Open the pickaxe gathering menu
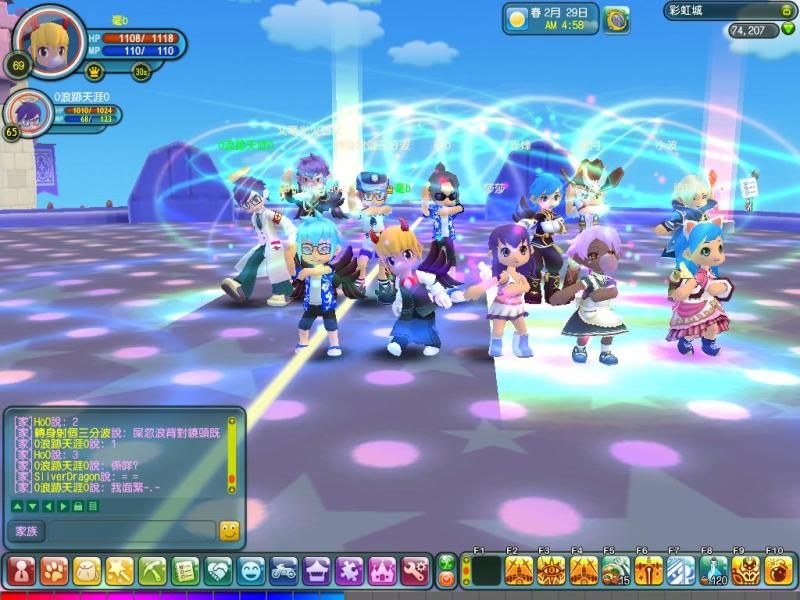The width and height of the screenshot is (800, 600). pos(153,571)
